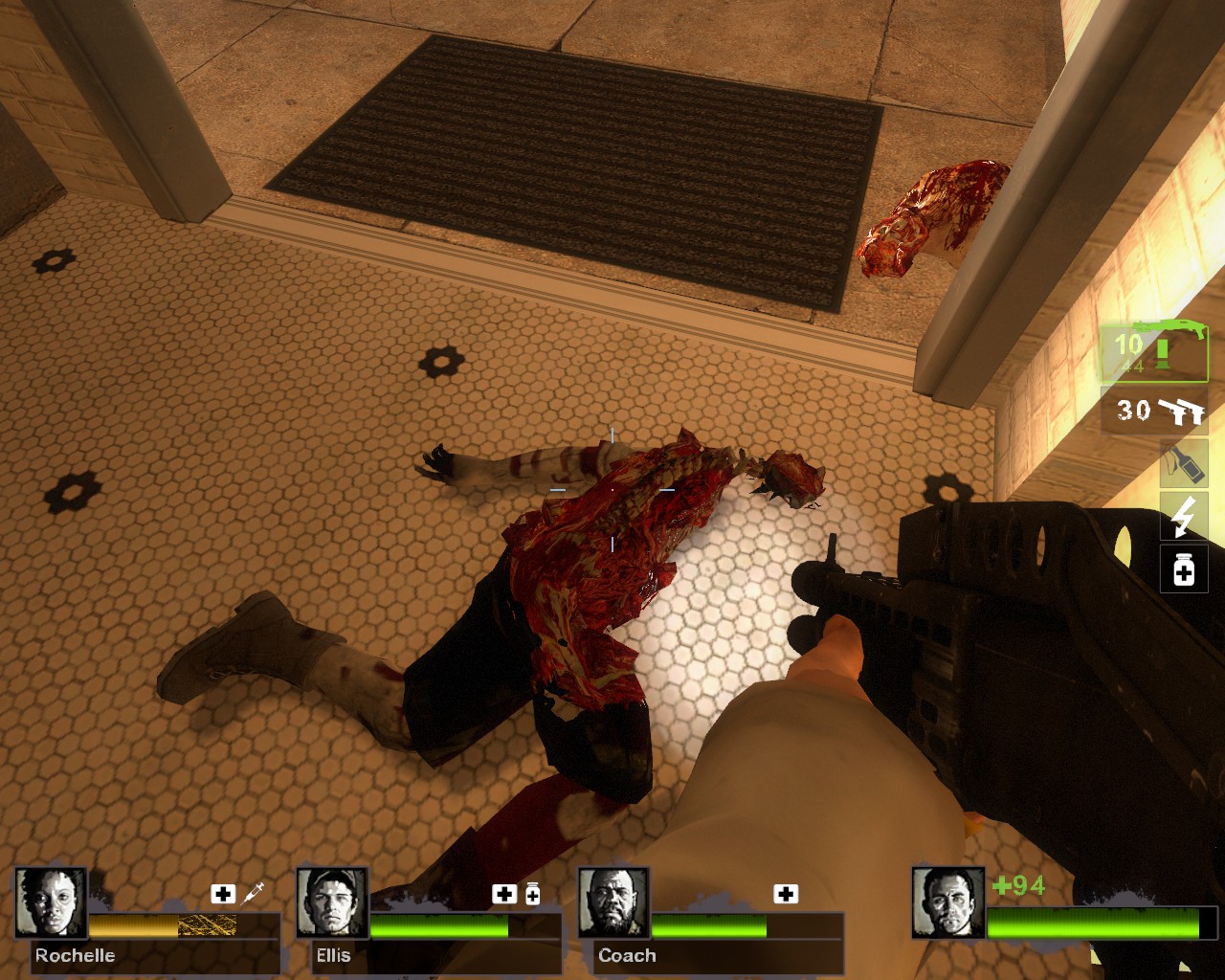Image resolution: width=1225 pixels, height=980 pixels.
Task: Click Coach's first aid kit icon
Action: [786, 894]
